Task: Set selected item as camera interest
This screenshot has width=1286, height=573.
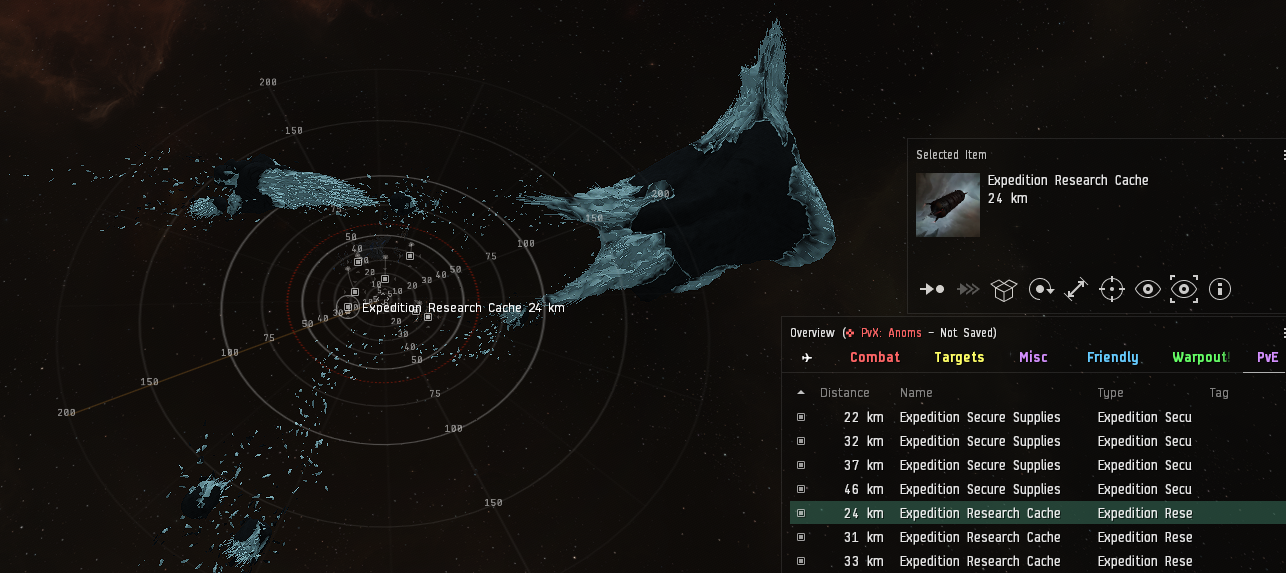Action: point(1184,289)
